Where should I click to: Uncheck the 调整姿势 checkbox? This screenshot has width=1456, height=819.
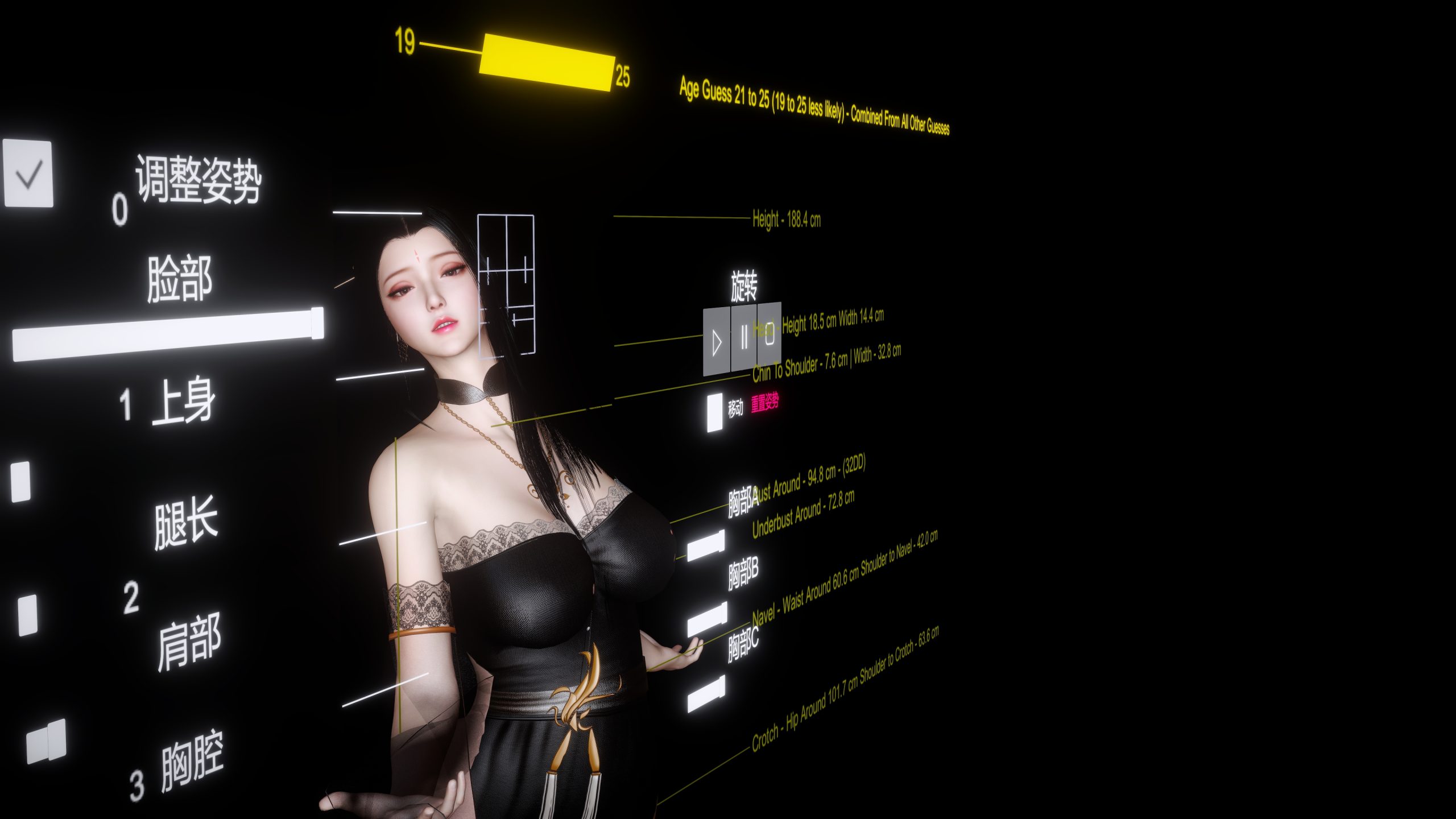point(28,175)
